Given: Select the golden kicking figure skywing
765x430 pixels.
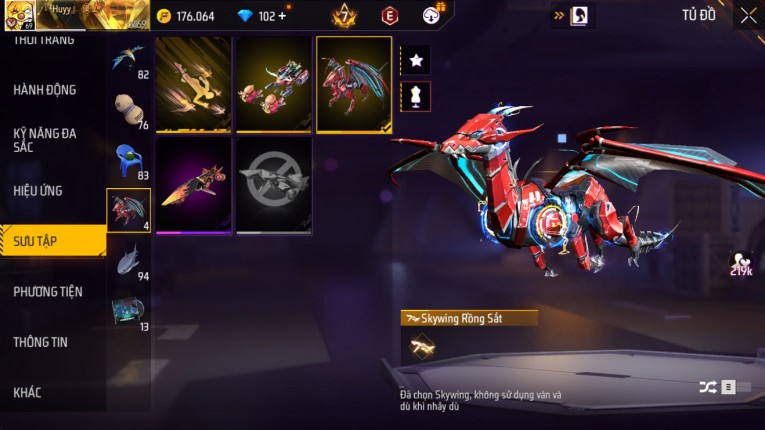Looking at the screenshot, I should click(194, 85).
